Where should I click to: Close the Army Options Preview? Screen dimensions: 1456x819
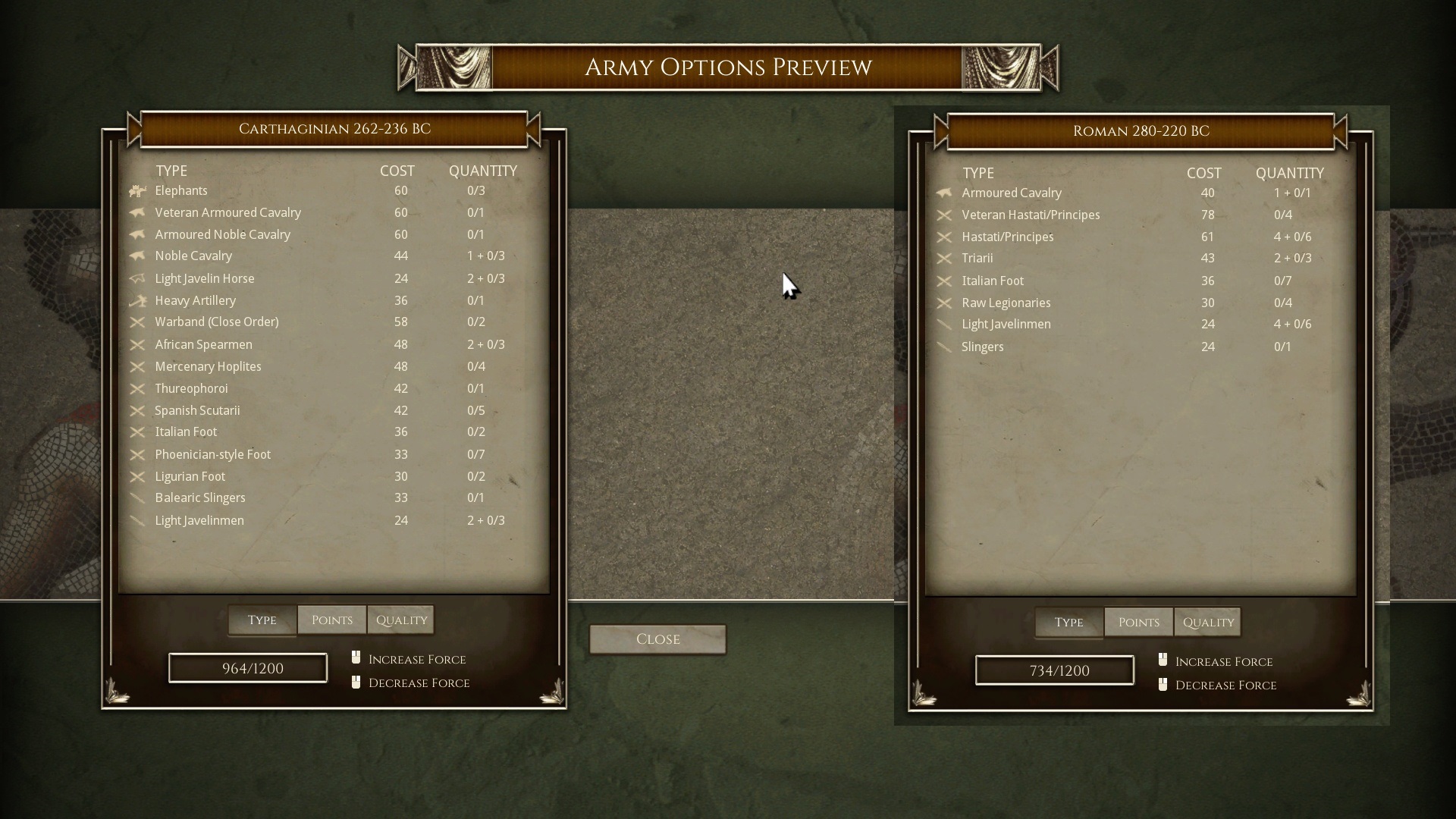(657, 639)
